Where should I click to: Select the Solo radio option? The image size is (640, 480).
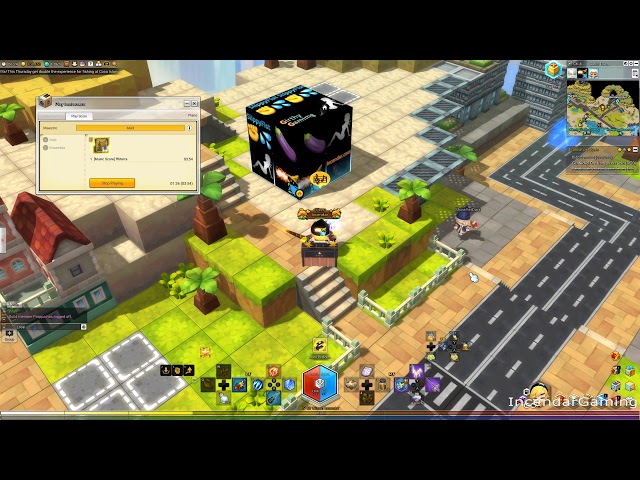[x=46, y=140]
